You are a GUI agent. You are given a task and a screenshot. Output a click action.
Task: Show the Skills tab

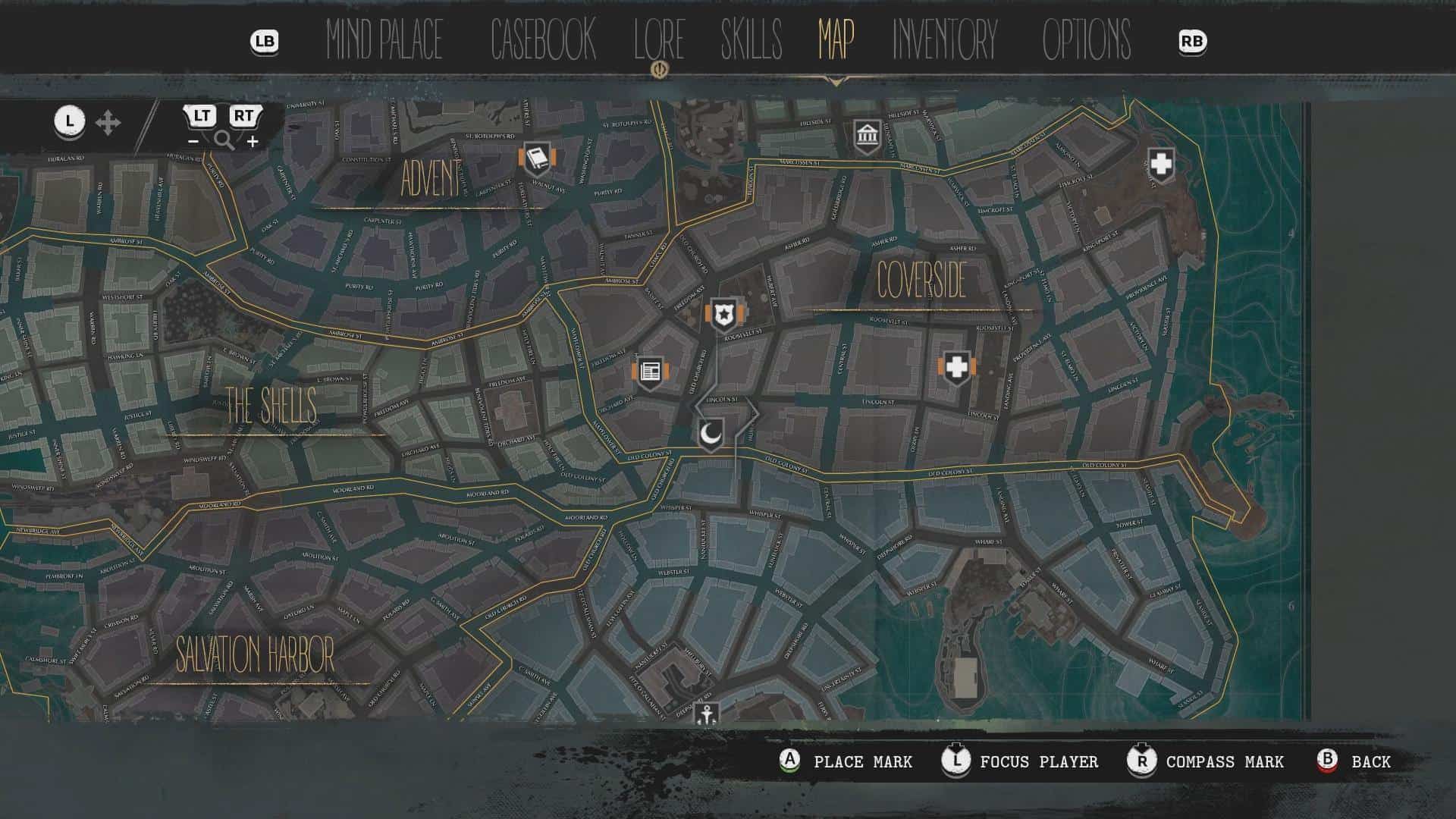click(751, 40)
